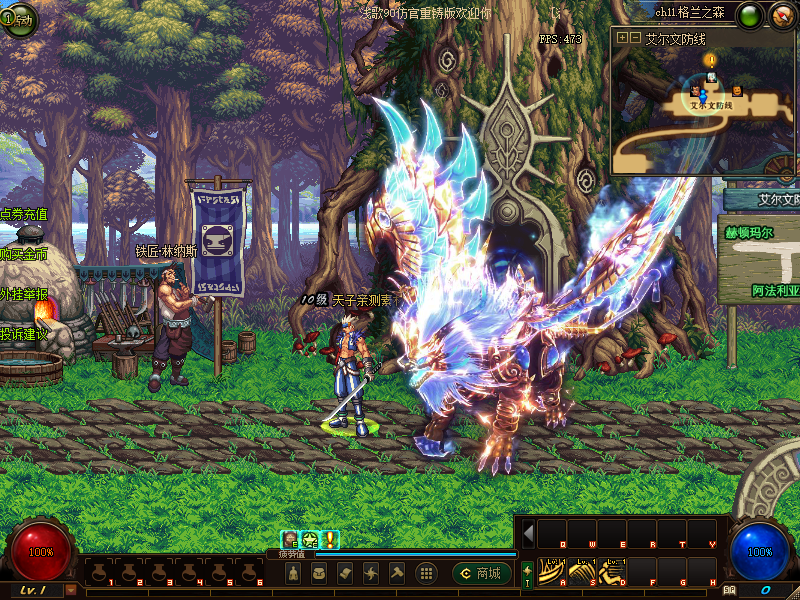Open the compass map icon

[x=781, y=15]
